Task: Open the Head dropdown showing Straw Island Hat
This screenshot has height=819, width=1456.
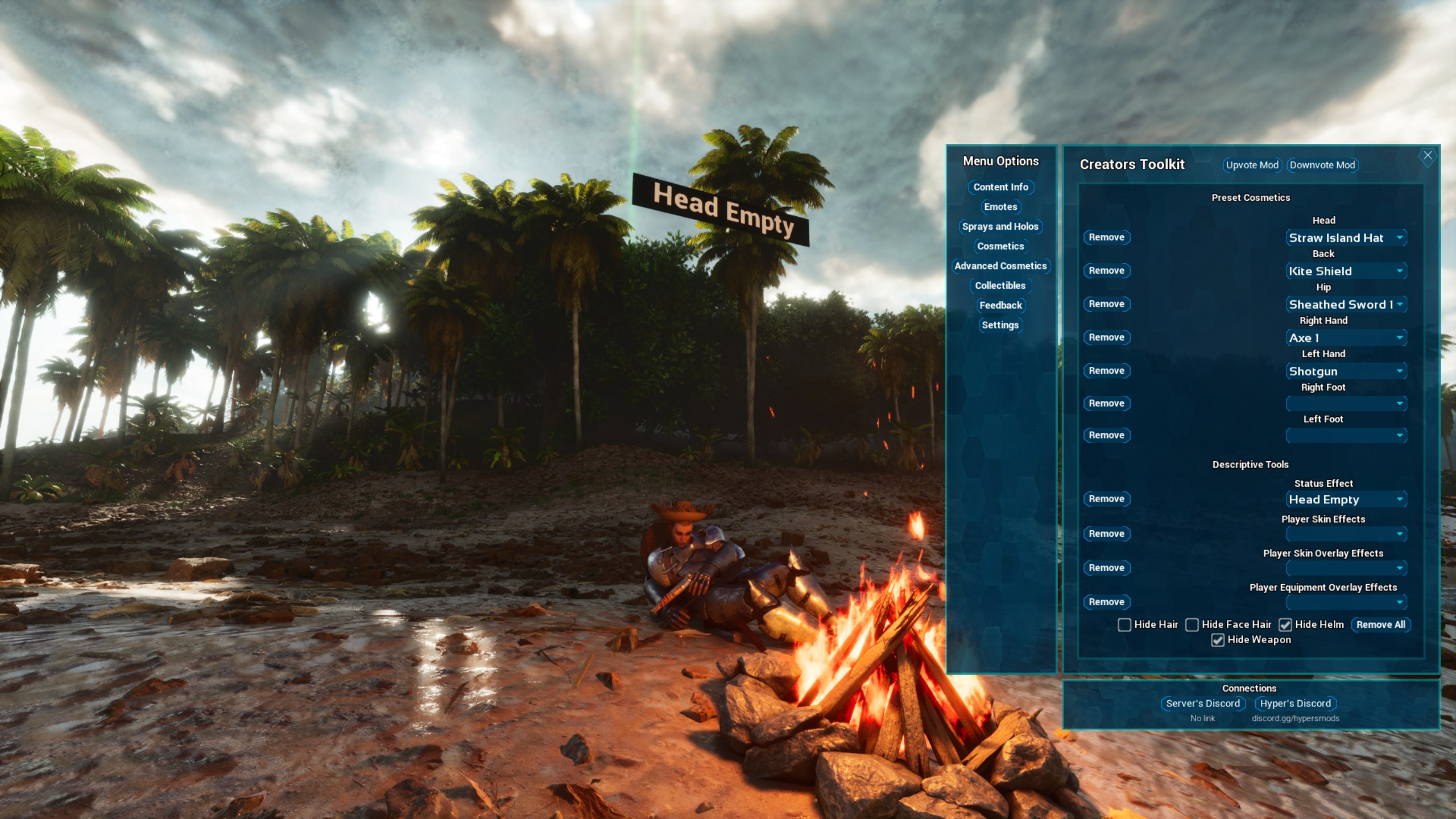Action: click(1346, 237)
